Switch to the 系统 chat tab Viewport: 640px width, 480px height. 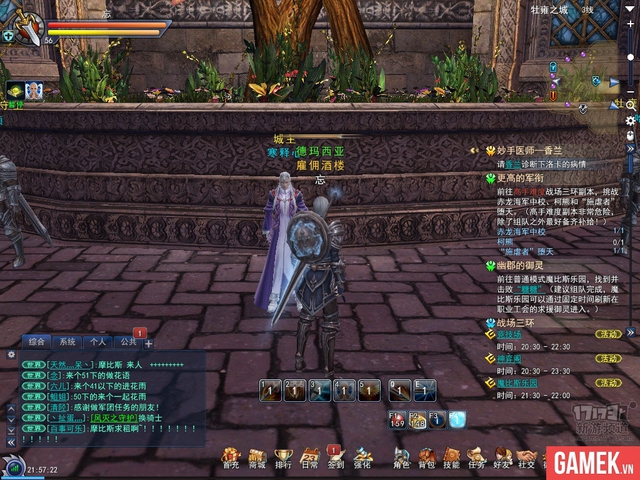68,342
